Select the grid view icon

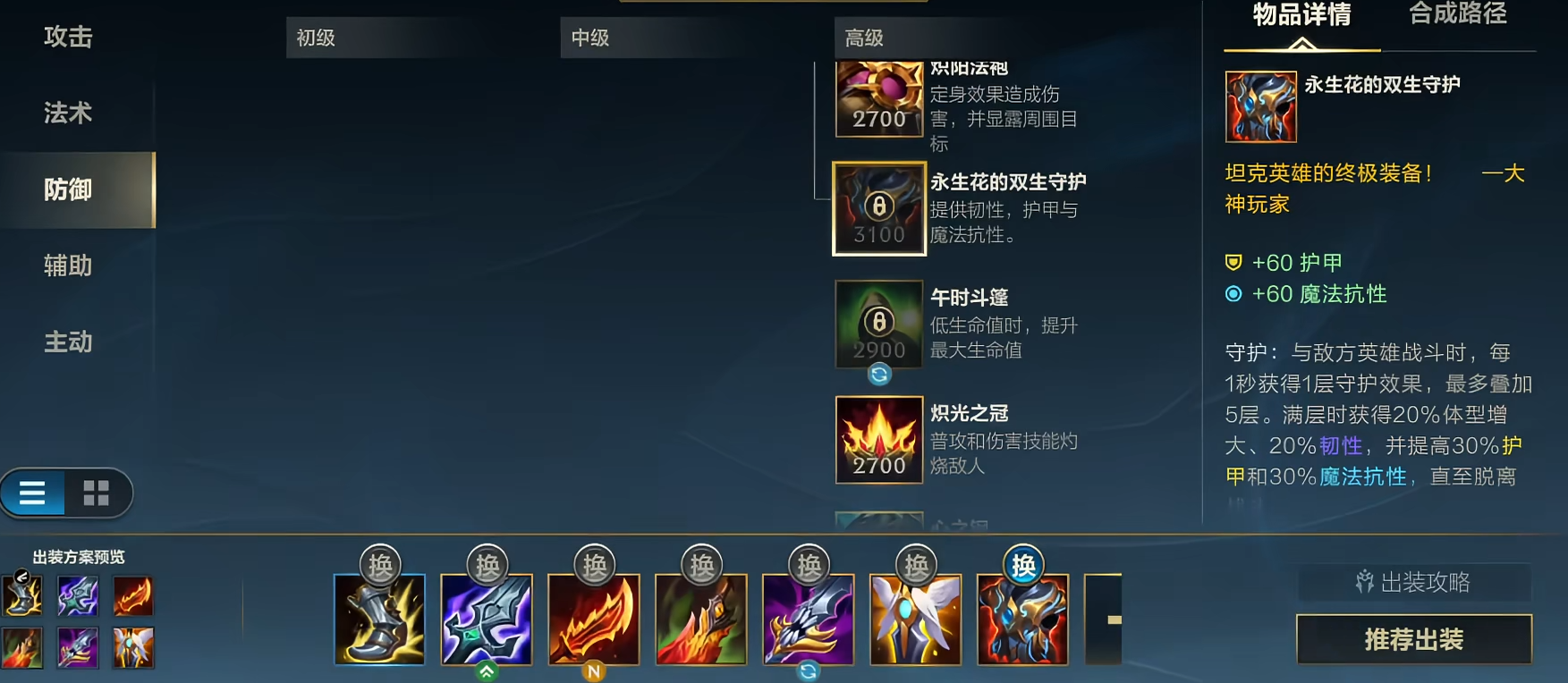tap(97, 493)
